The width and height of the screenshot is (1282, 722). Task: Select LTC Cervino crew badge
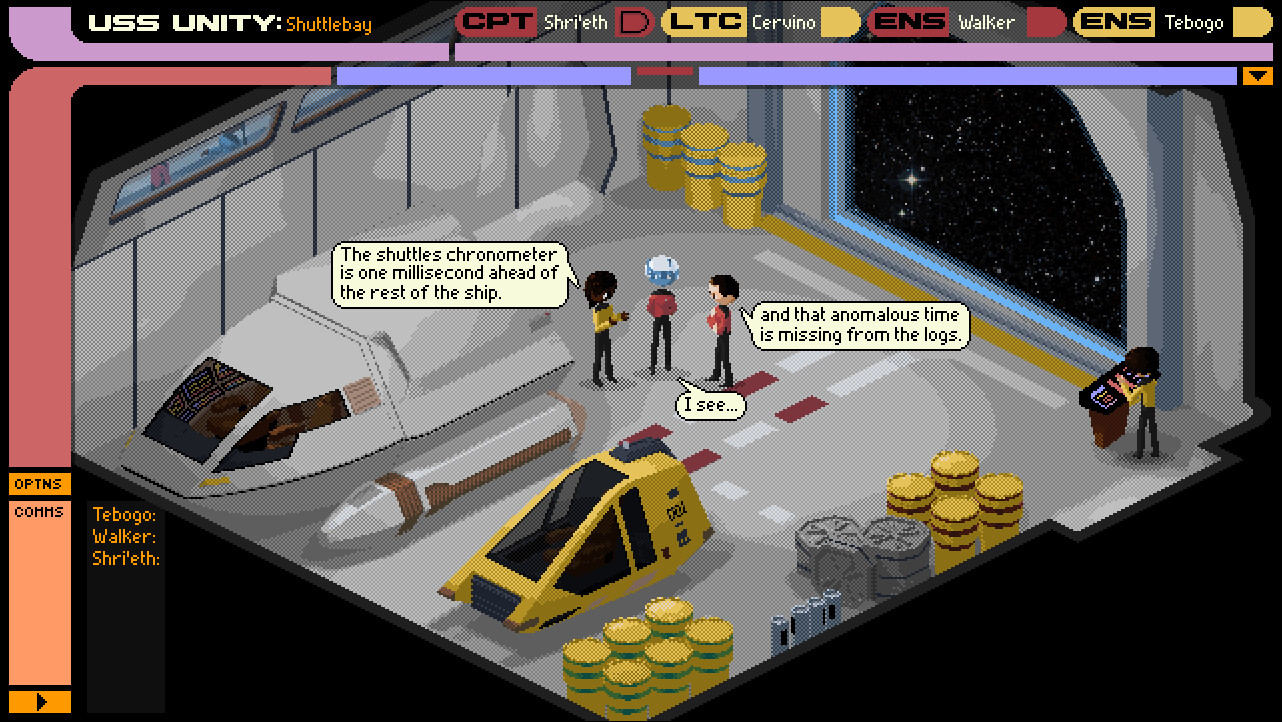(x=761, y=22)
